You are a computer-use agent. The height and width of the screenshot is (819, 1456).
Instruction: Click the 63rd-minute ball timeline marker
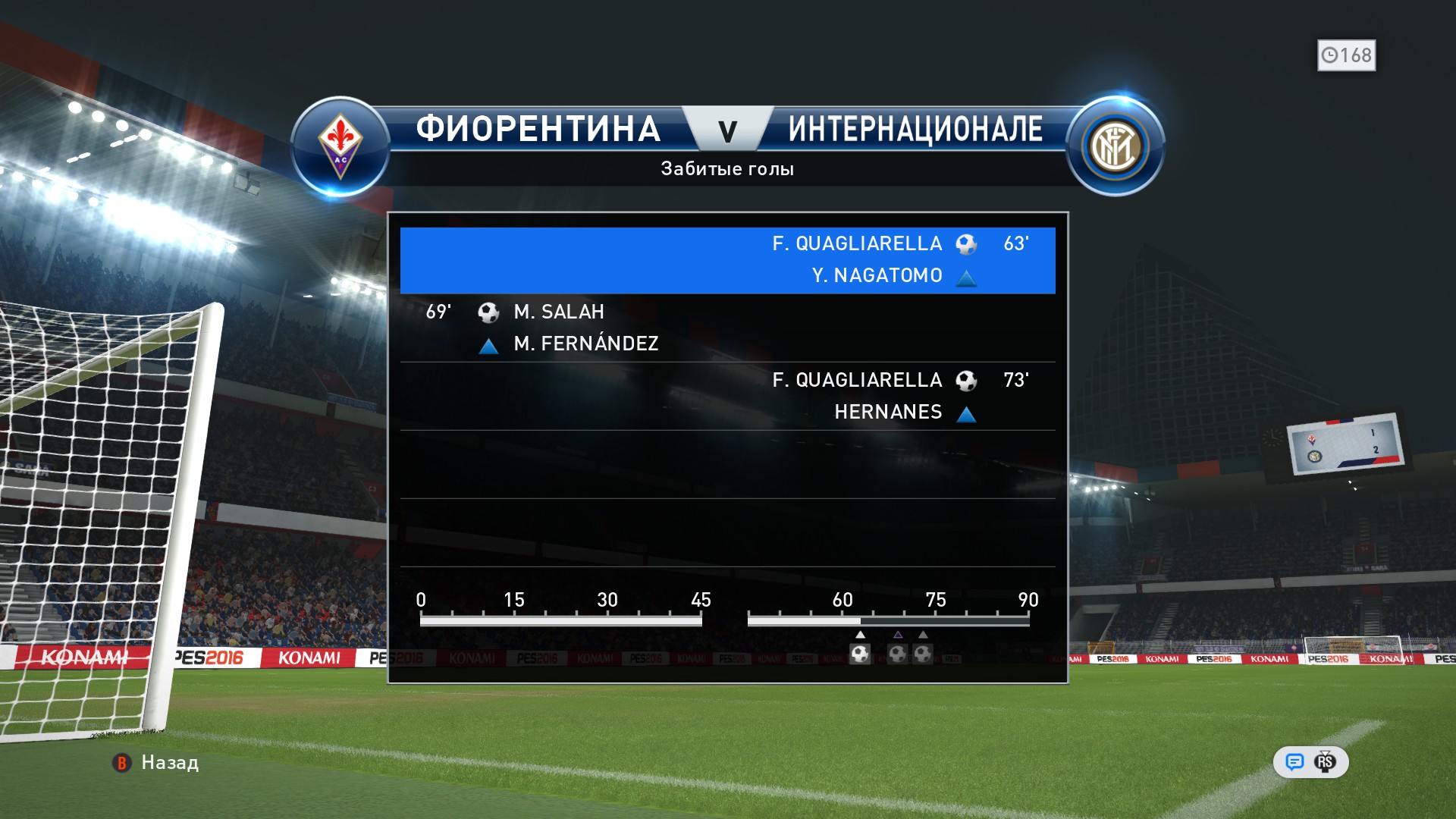860,653
